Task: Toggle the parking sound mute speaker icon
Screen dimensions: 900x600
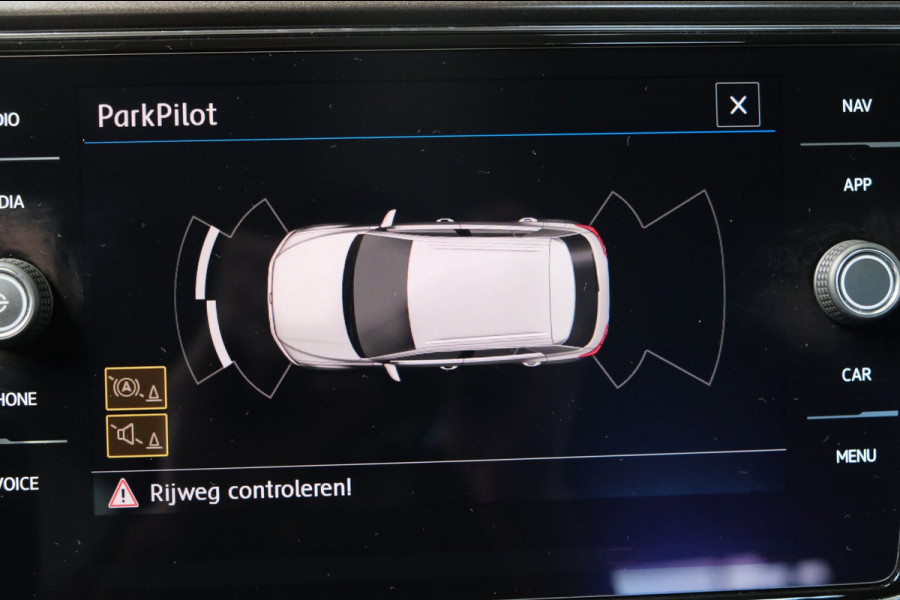Action: [136, 435]
